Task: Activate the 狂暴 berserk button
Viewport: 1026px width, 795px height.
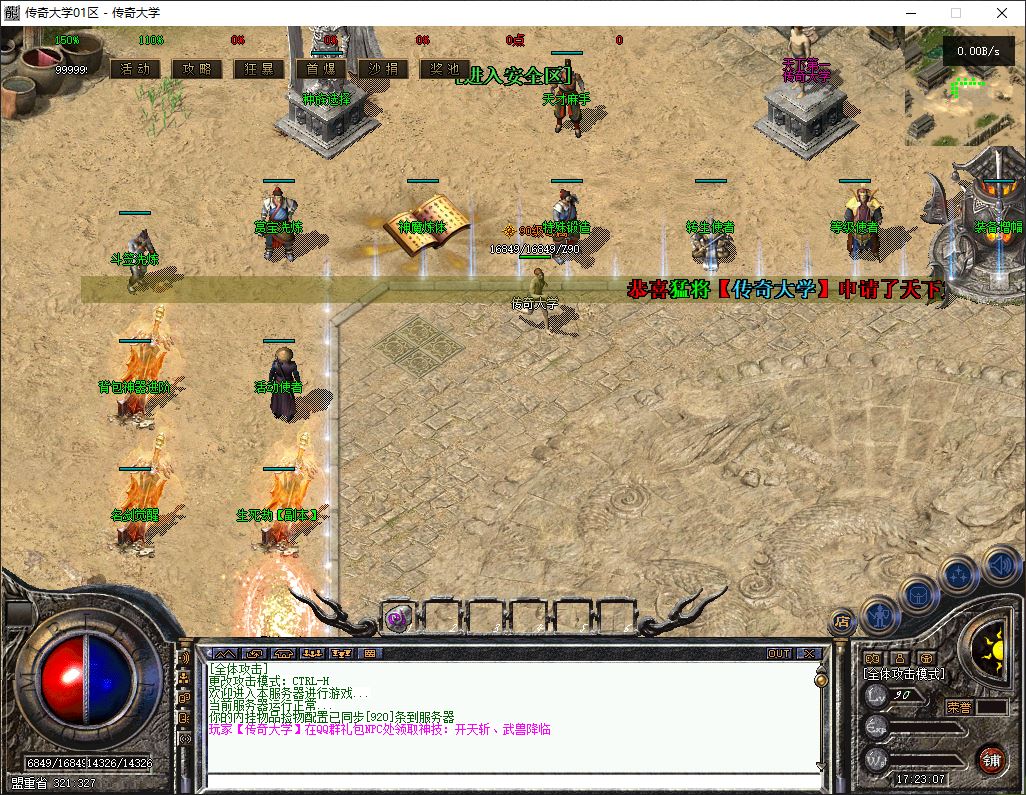Action: click(259, 69)
